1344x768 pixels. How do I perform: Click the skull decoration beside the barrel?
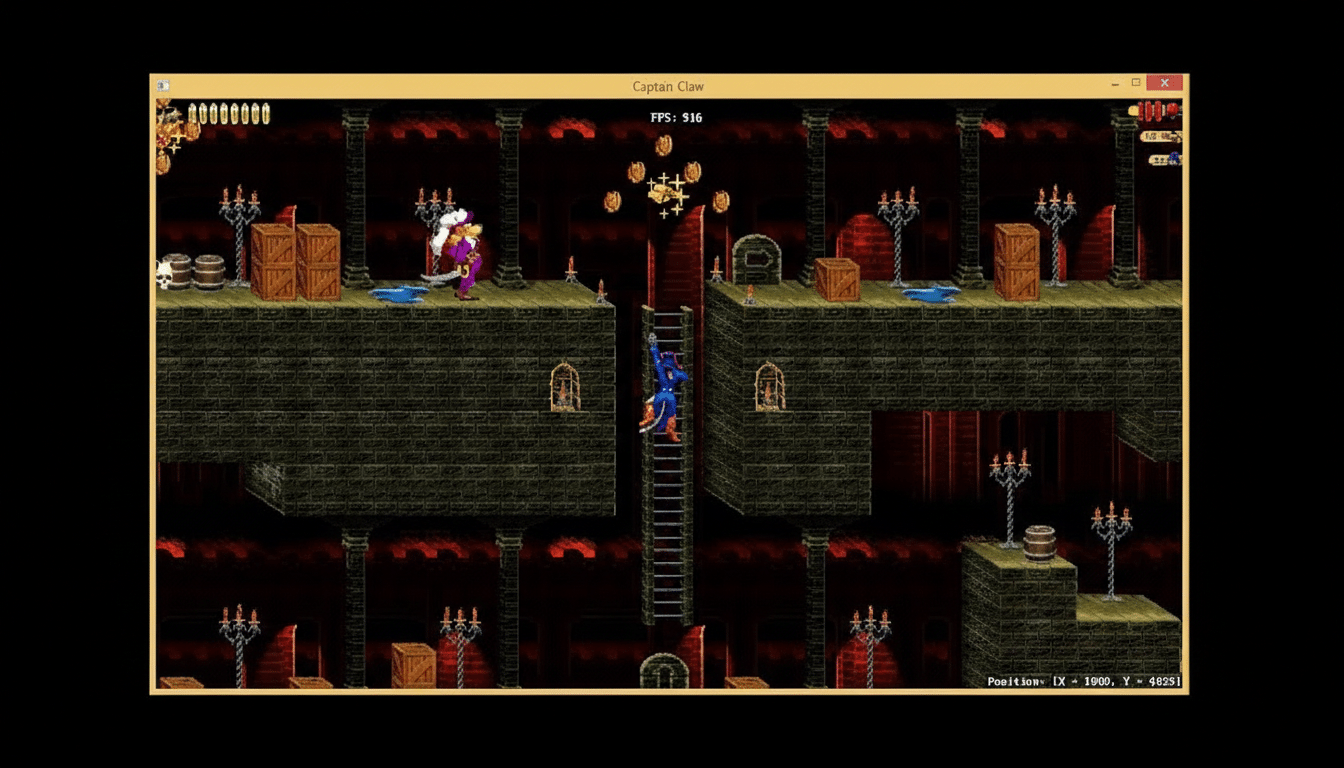tap(162, 277)
